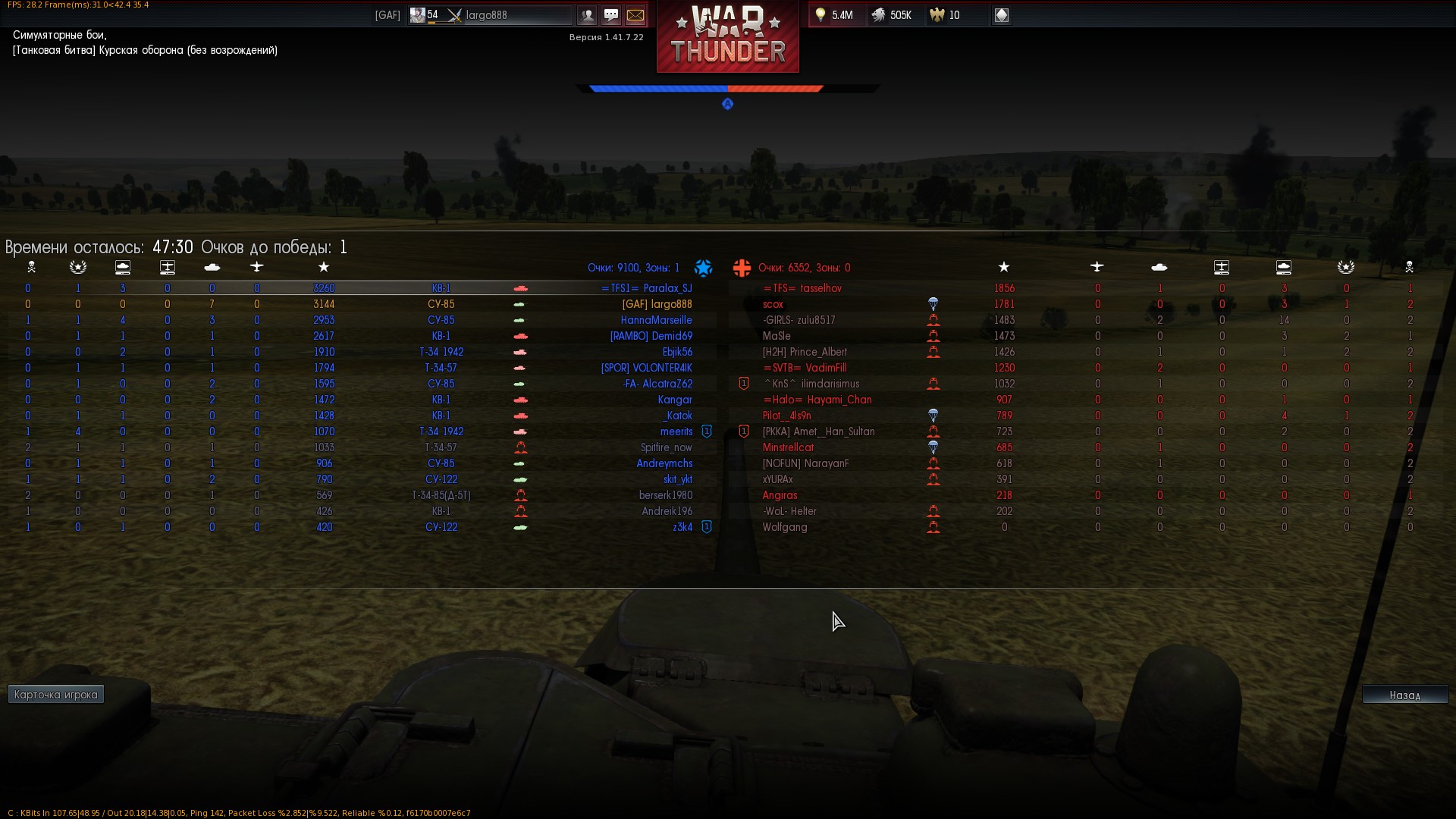Open the chat speech bubble icon

[611, 15]
